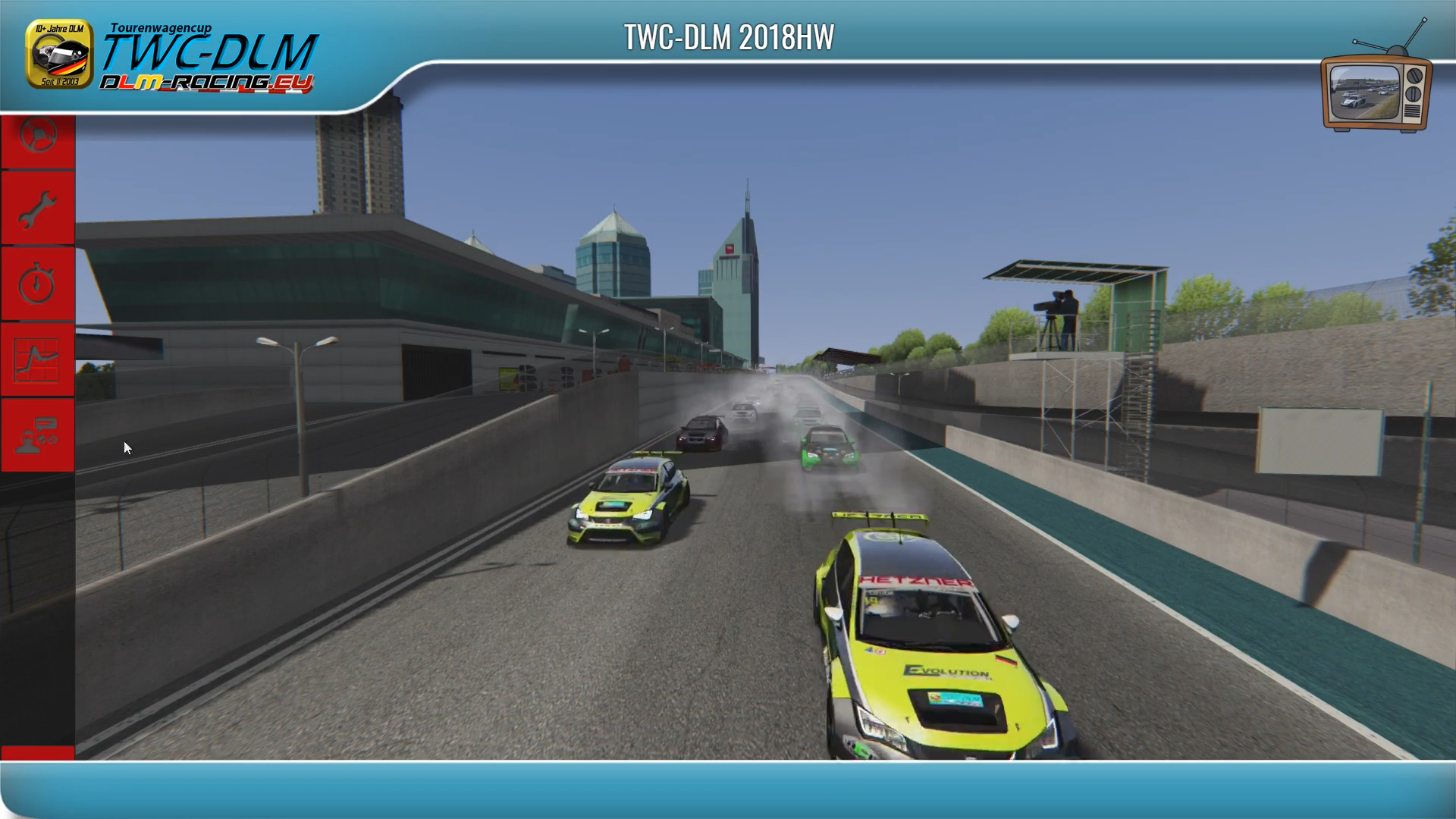Show the stopwatch timing screen
1456x819 pixels.
38,284
